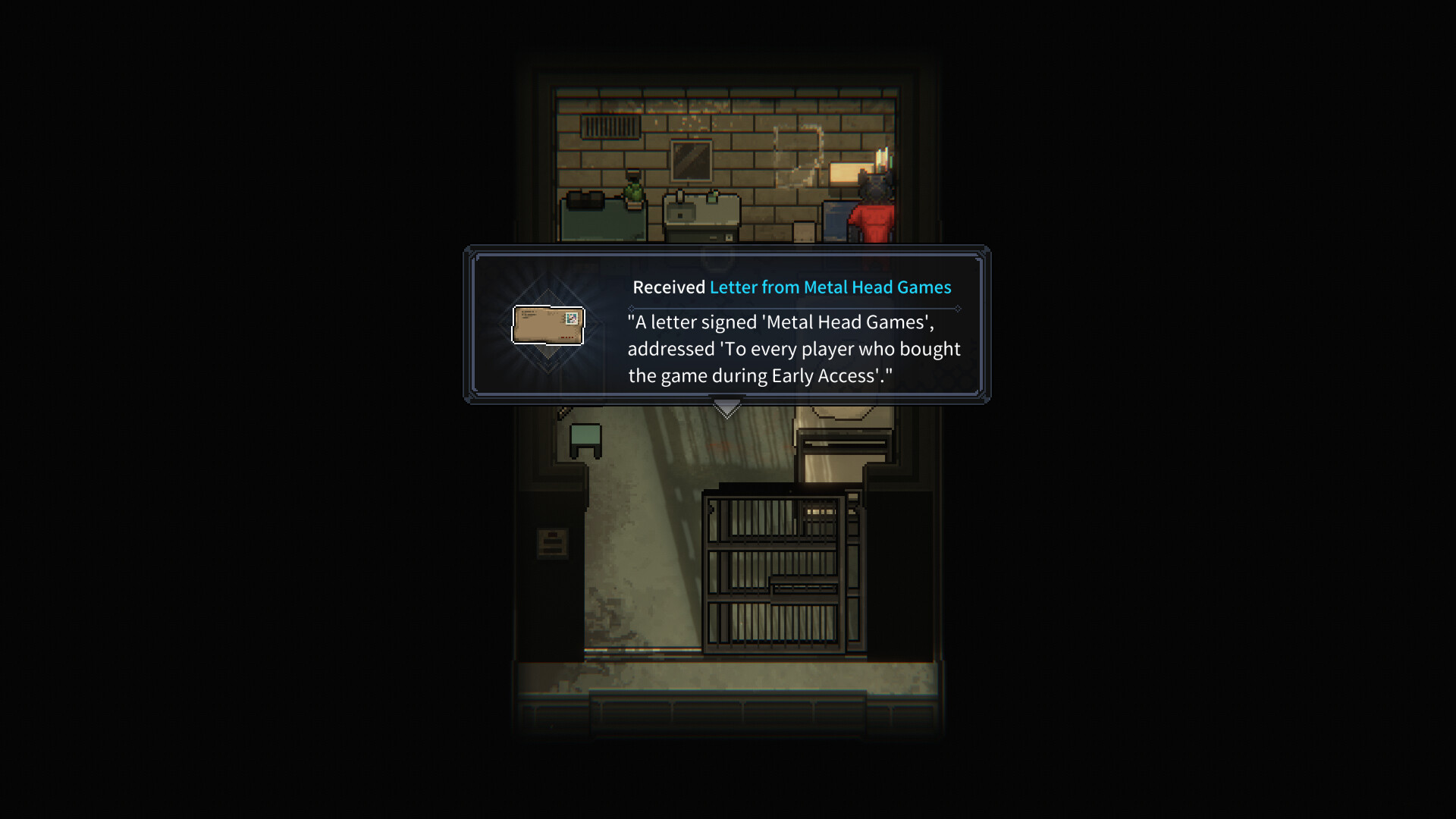This screenshot has height=819, width=1456.
Task: Select the wall vent grate above the counter
Action: point(610,127)
